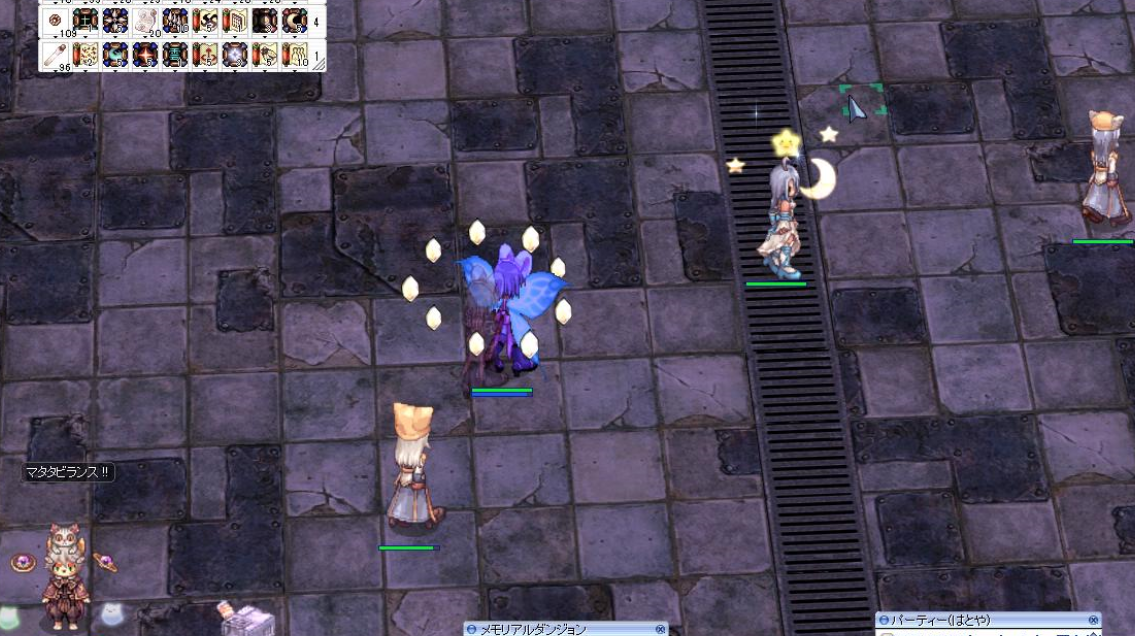Use the white smoke cloud item
This screenshot has height=636, width=1135.
click(x=145, y=20)
